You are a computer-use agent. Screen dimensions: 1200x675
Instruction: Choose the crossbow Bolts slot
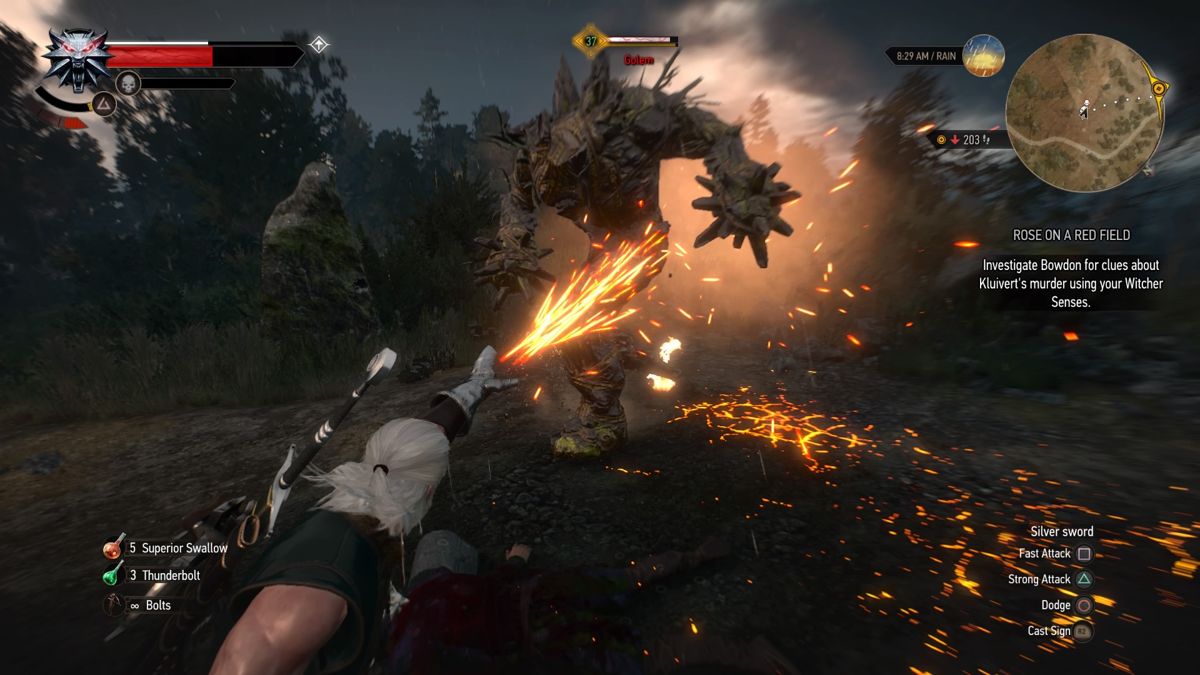[x=114, y=605]
